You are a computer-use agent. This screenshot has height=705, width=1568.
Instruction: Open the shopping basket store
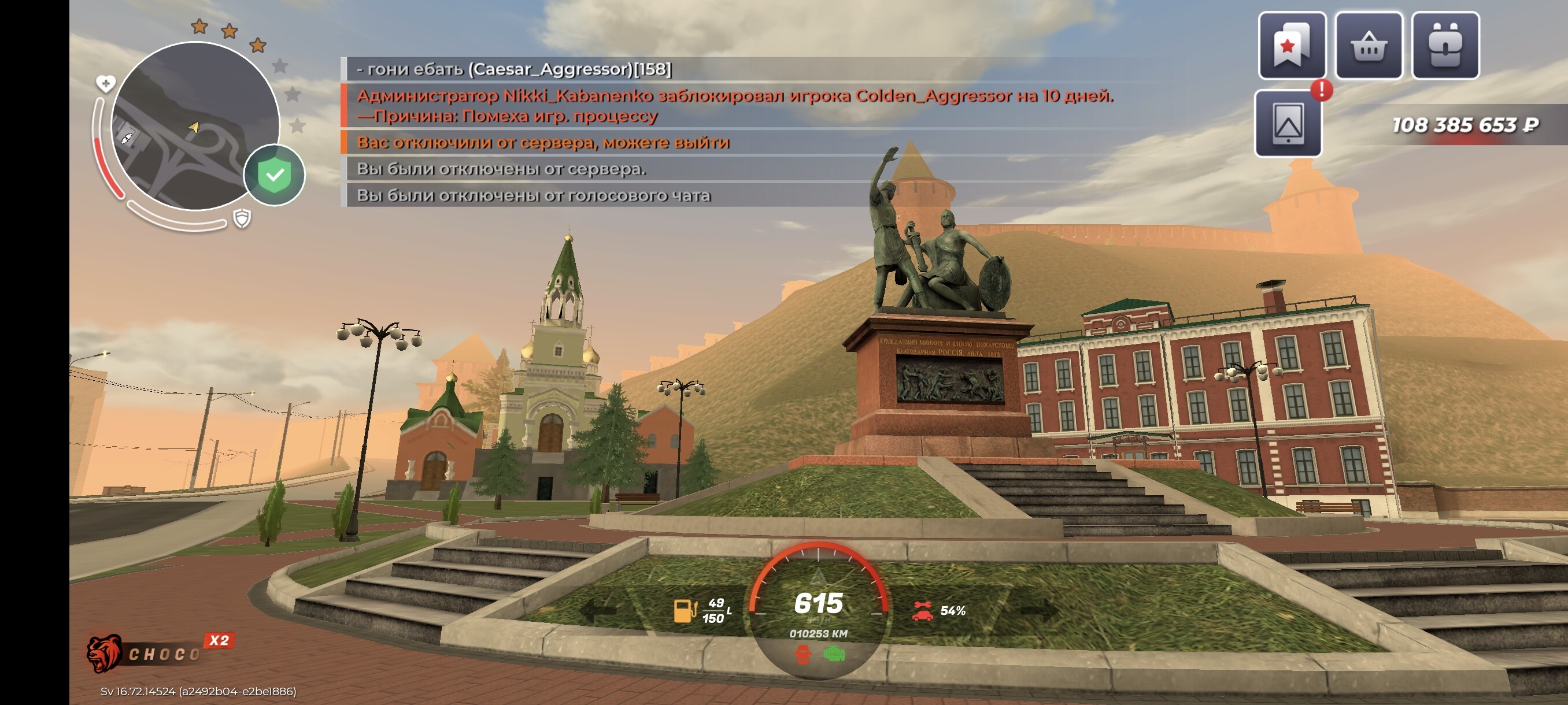[x=1369, y=46]
